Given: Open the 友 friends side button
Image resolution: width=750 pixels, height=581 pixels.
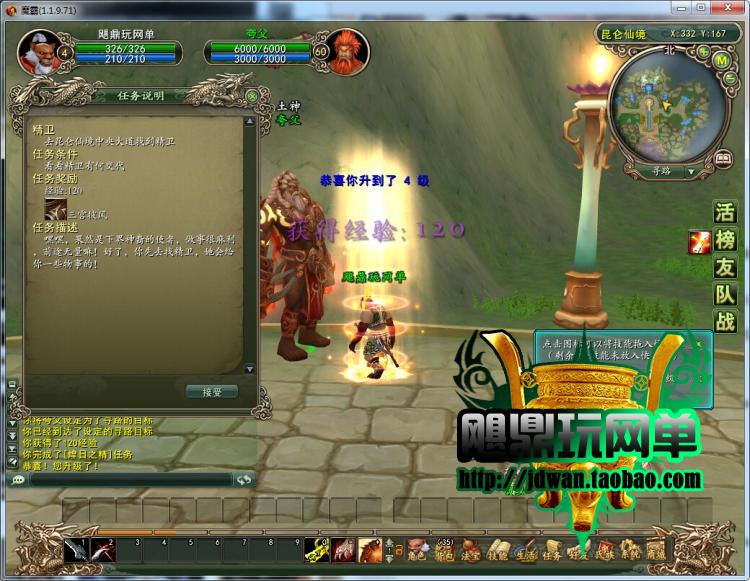Looking at the screenshot, I should [725, 267].
